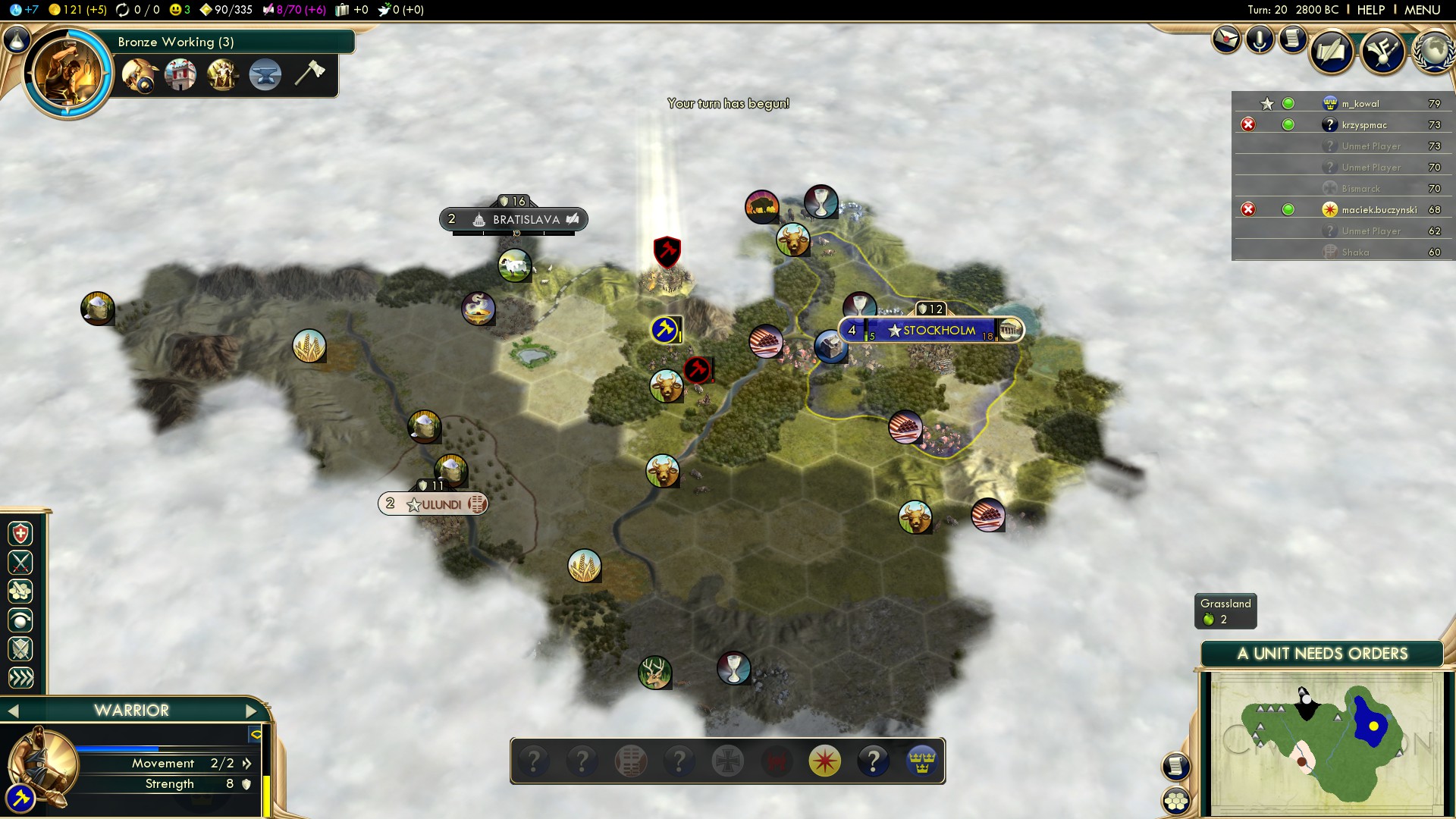This screenshot has height=819, width=1456.
Task: Open the social policies quill button
Action: coord(1331,52)
